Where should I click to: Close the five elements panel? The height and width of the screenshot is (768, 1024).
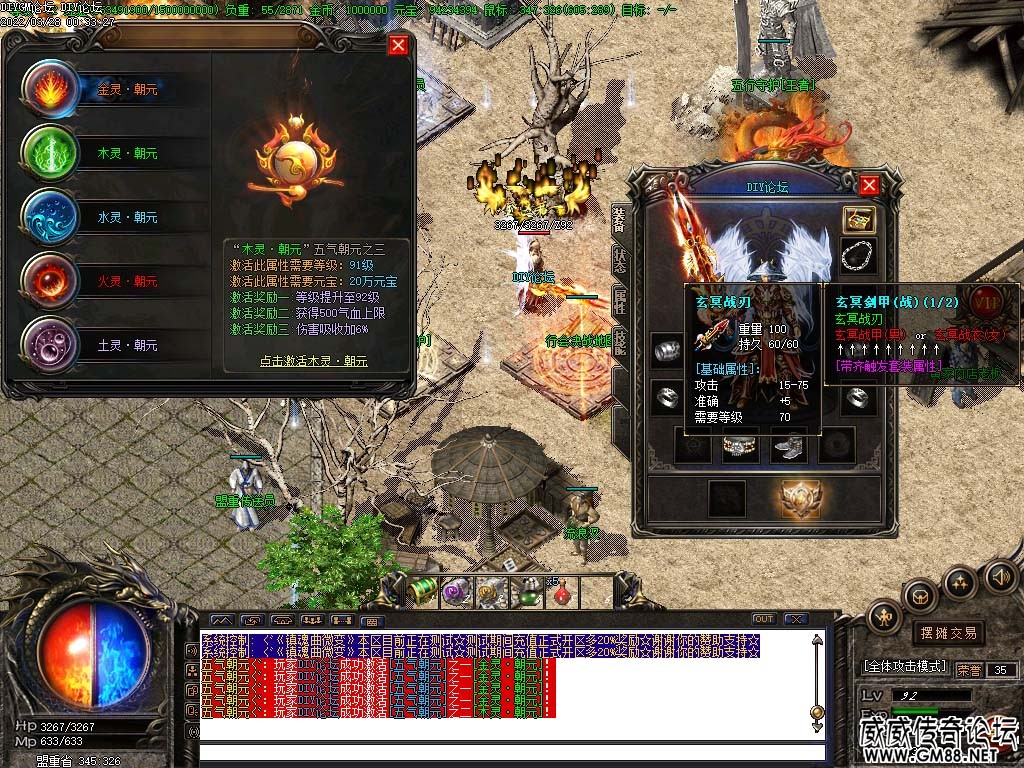tap(398, 45)
